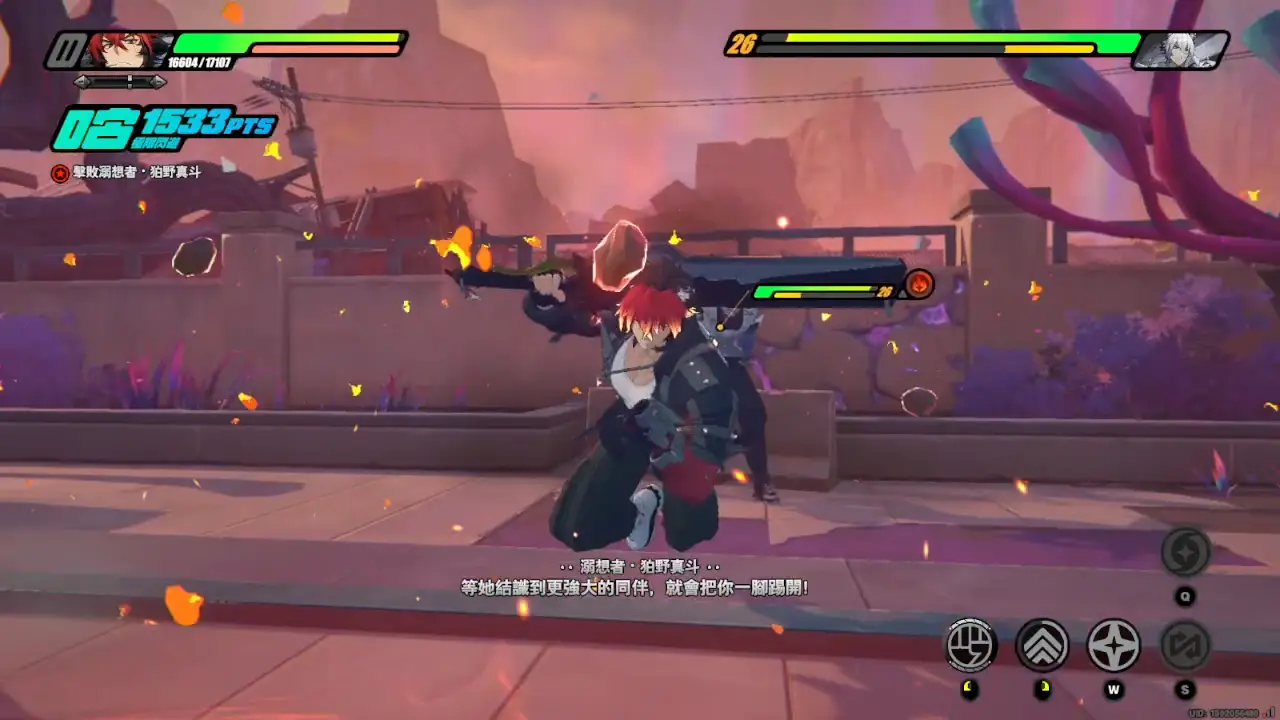Trigger the triple-chevron dash skill

(x=1042, y=645)
